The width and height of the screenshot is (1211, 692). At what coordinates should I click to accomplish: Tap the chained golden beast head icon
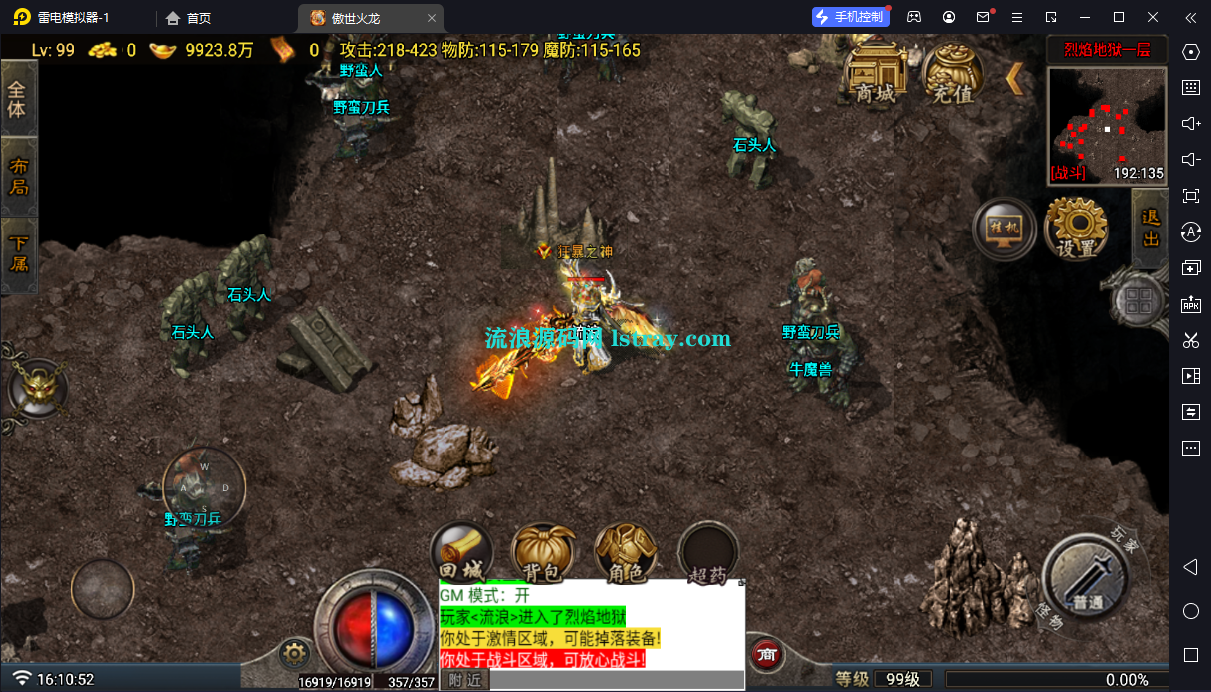point(39,387)
